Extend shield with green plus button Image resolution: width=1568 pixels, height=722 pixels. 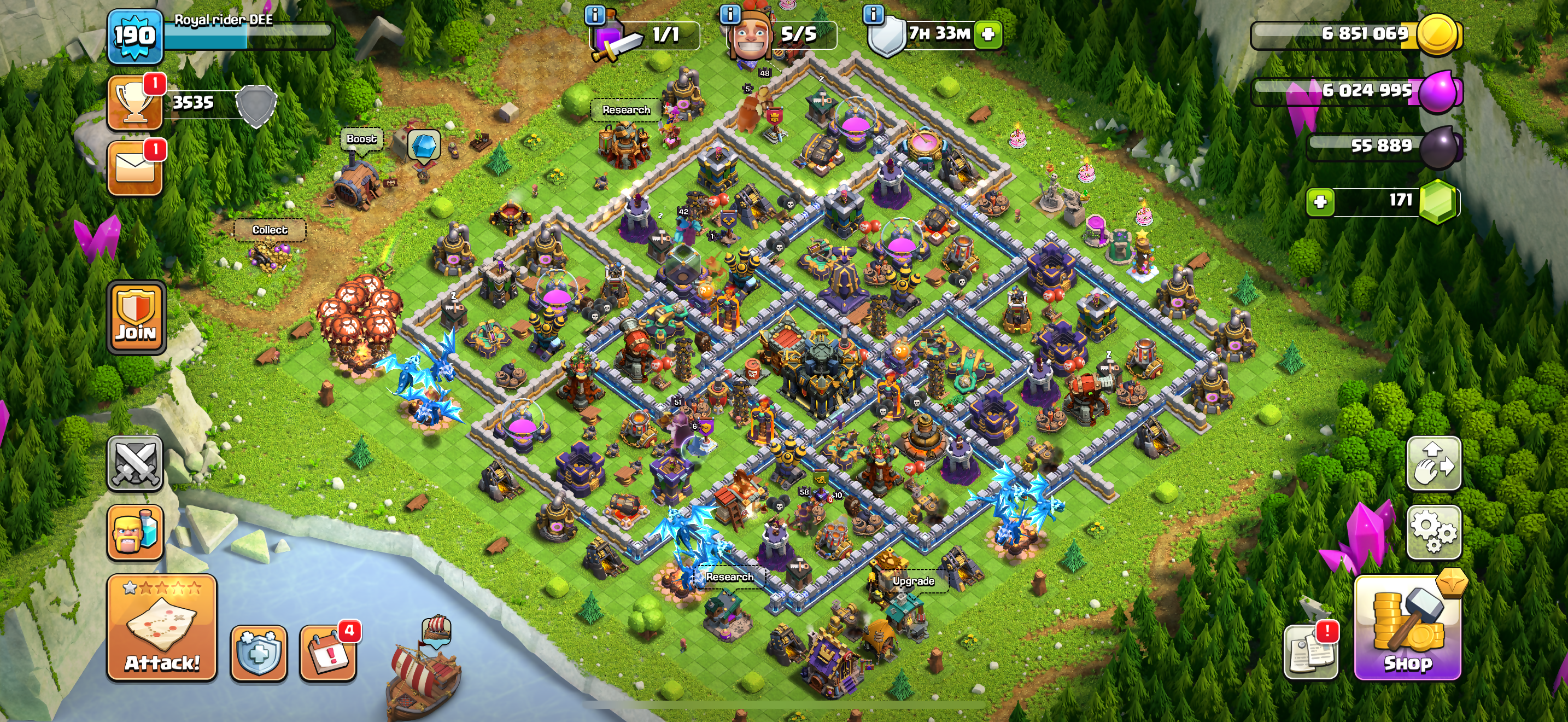click(988, 34)
